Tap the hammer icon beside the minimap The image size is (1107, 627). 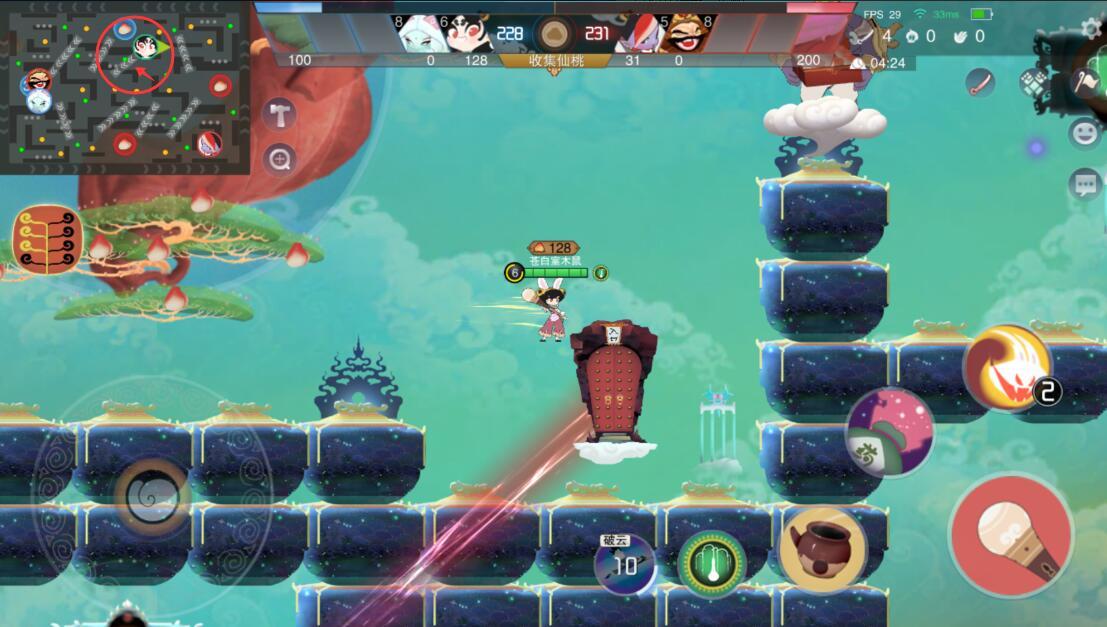[x=279, y=114]
